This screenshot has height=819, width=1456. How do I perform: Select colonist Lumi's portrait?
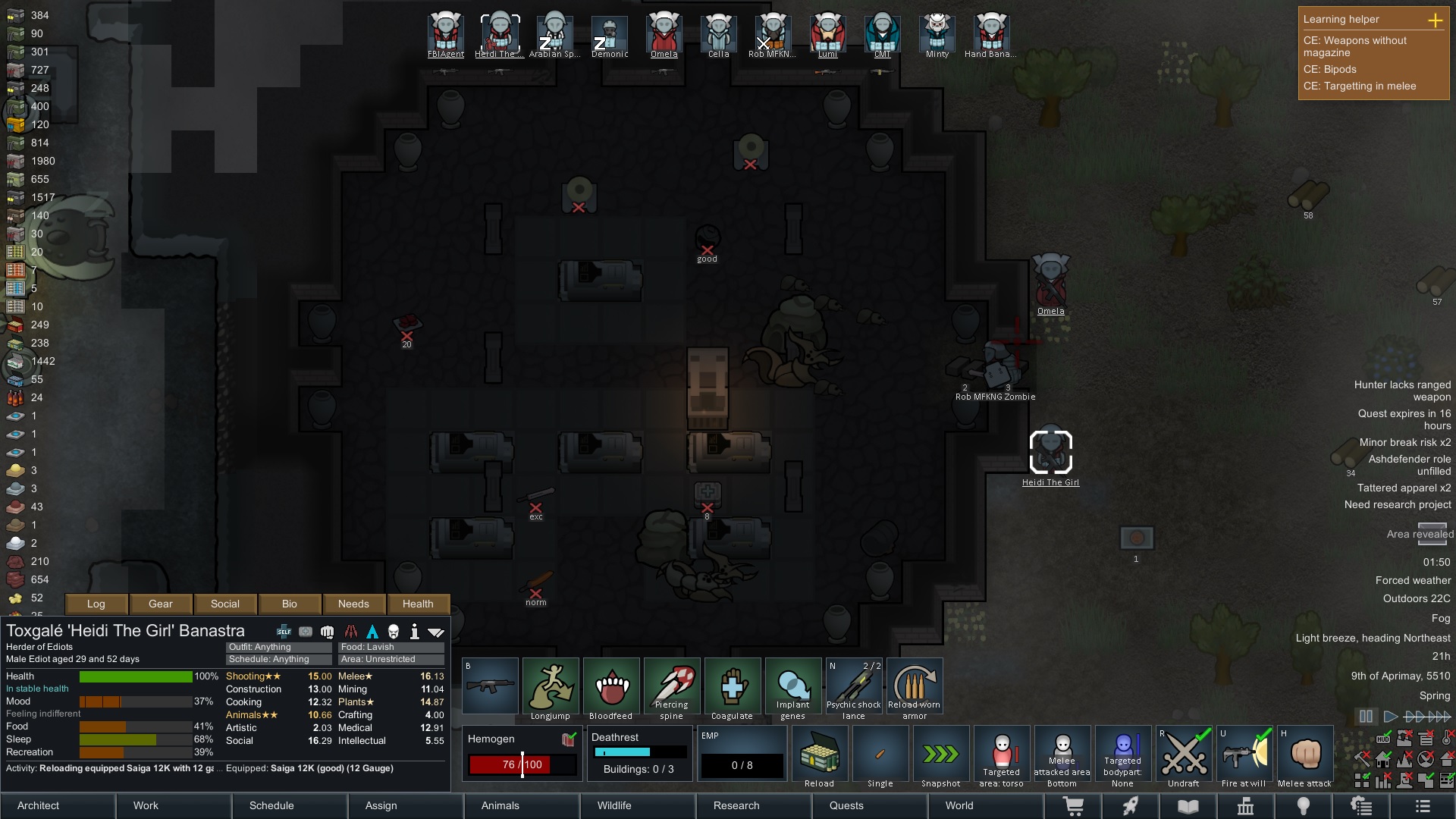827,34
